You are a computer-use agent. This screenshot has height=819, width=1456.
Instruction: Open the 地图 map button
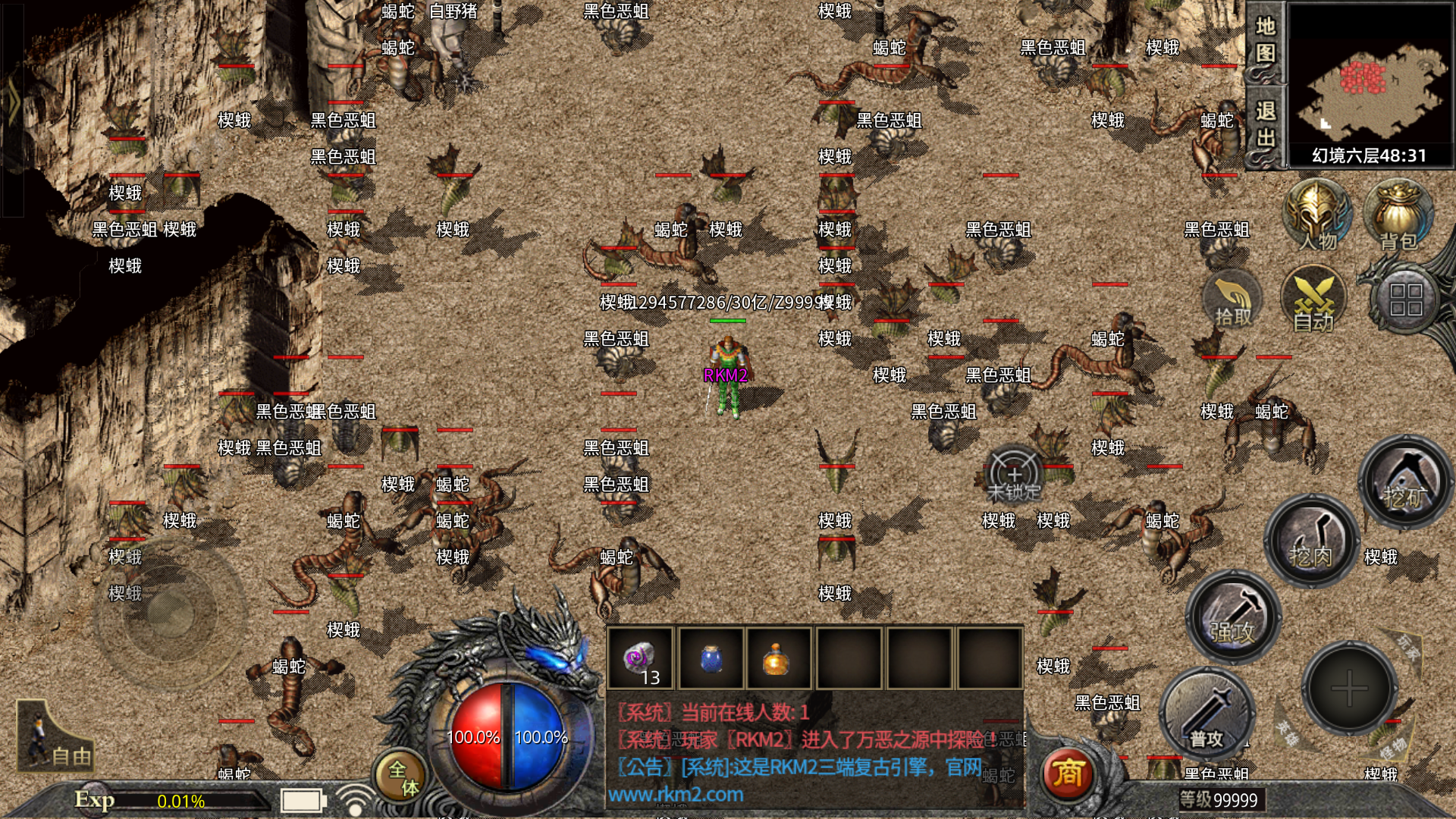click(x=1265, y=41)
